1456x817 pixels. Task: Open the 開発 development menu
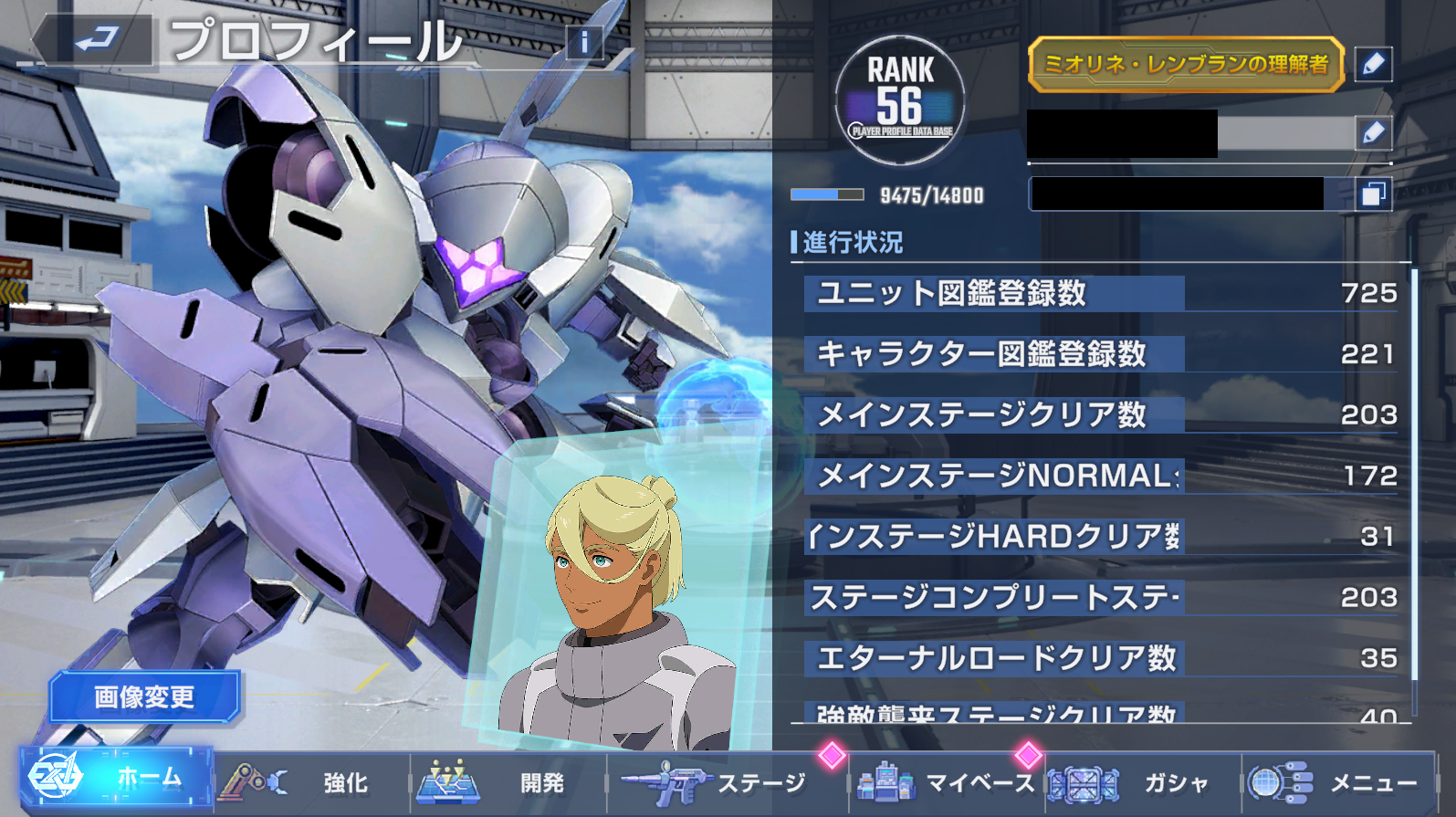pos(508,782)
